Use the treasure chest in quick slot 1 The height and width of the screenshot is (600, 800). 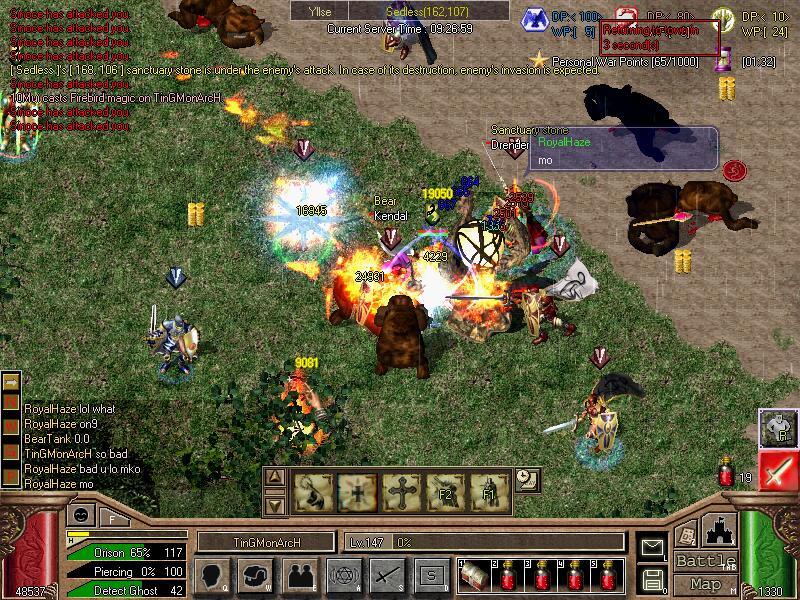tap(475, 575)
